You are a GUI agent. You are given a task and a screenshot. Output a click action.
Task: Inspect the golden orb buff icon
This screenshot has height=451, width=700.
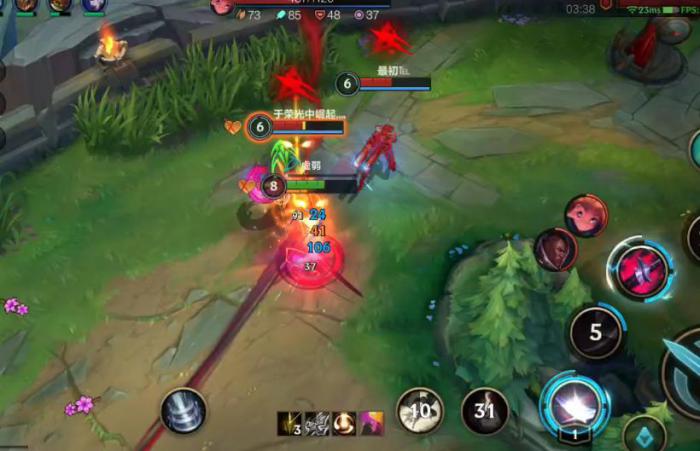pyautogui.click(x=344, y=423)
